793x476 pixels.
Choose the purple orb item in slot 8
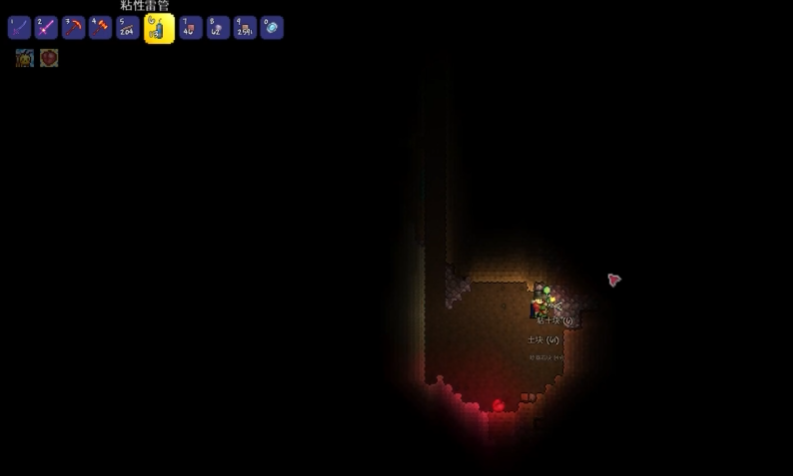point(218,28)
